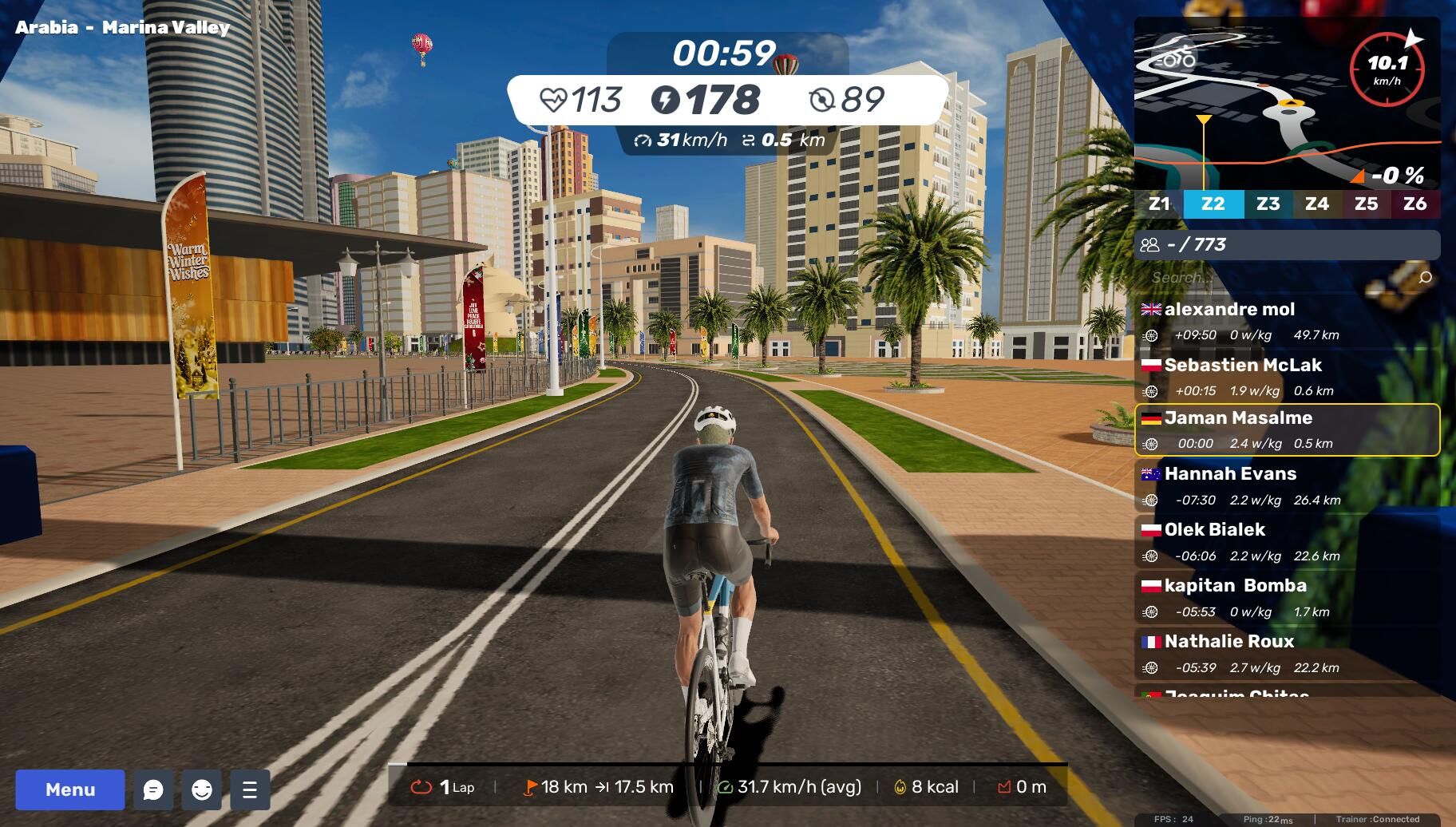
Task: Select the Z5 power zone
Action: tap(1366, 204)
